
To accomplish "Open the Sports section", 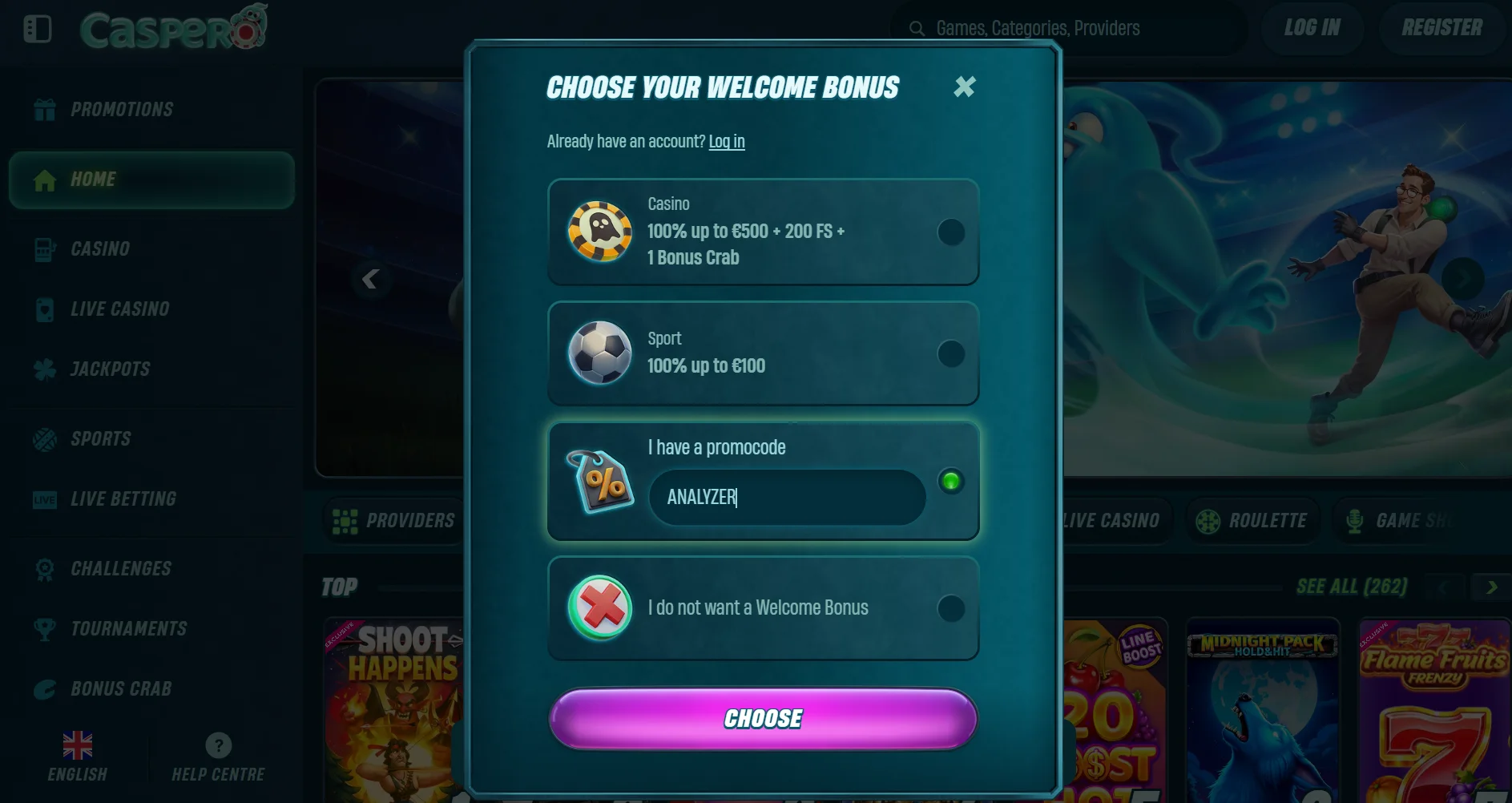I will click(100, 439).
